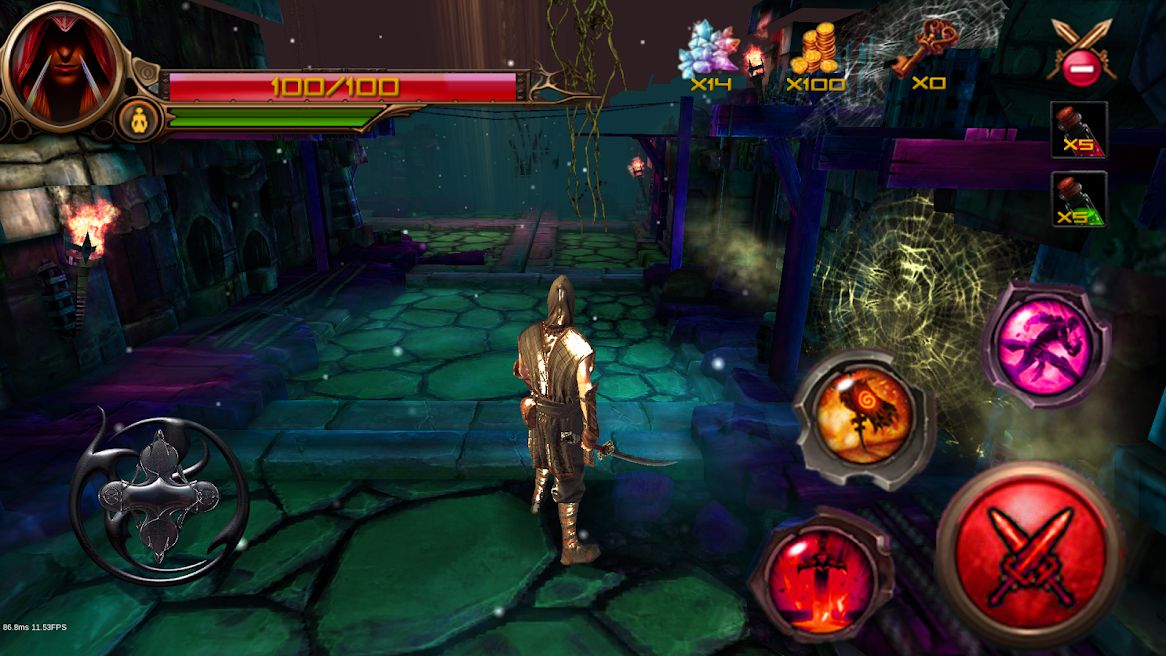The width and height of the screenshot is (1166, 656).
Task: Use the red sword strike skill
Action: coord(820,575)
